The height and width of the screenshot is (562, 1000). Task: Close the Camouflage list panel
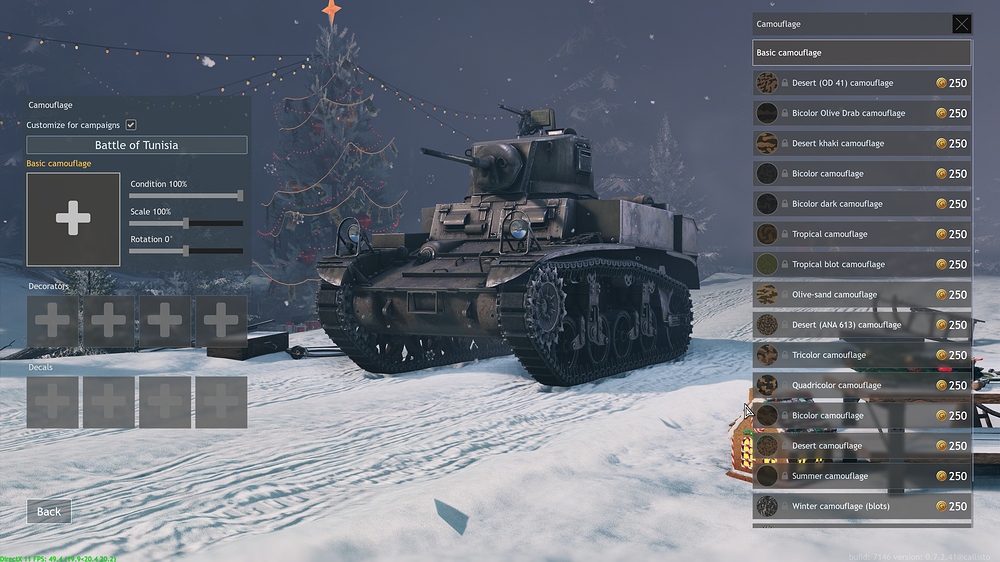[x=961, y=24]
